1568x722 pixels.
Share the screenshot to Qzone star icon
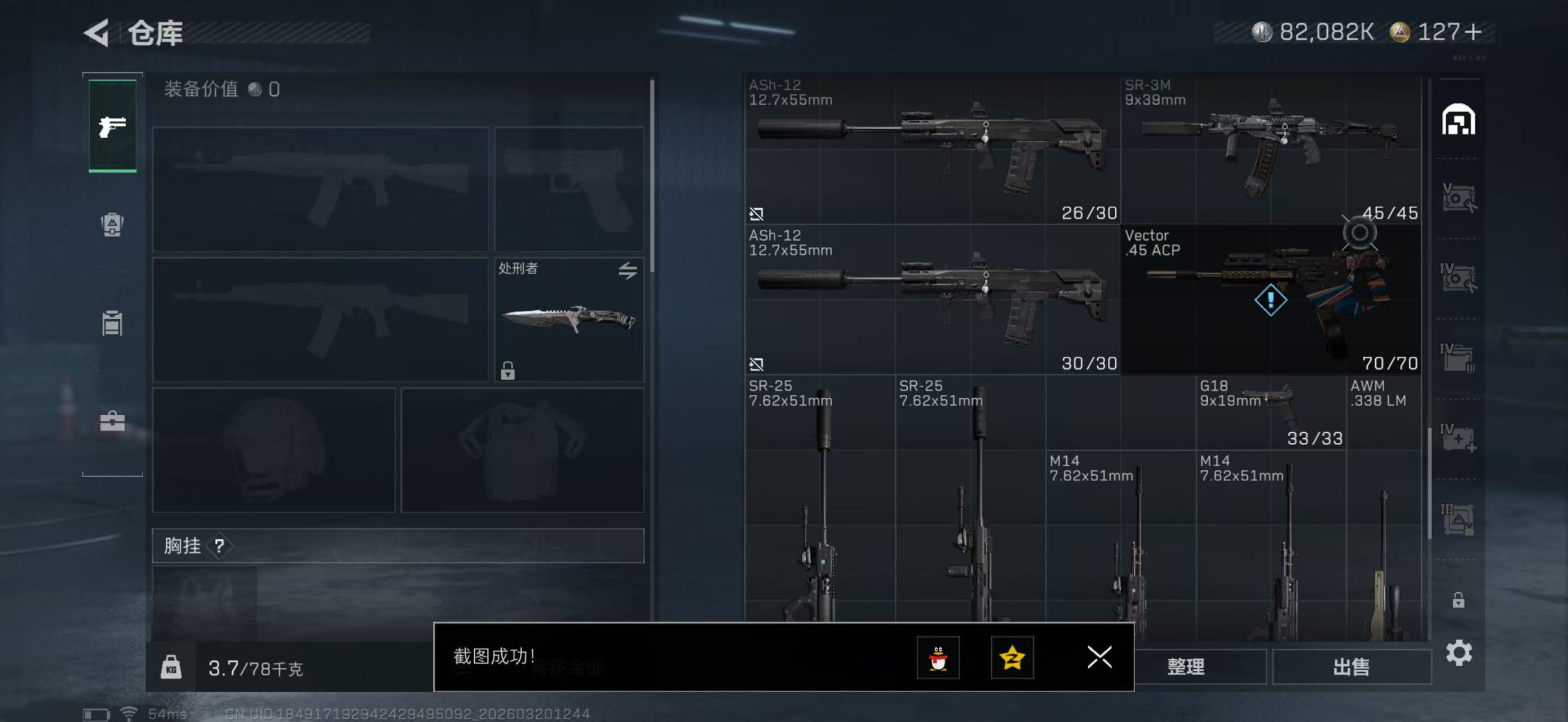point(1013,658)
